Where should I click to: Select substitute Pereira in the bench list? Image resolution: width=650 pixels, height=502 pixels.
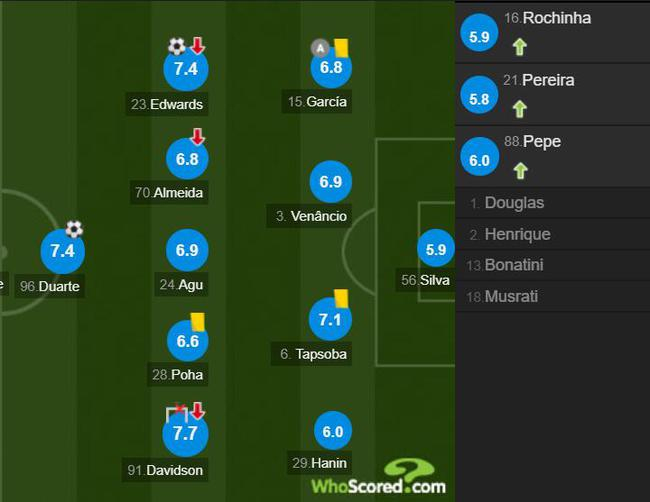(x=552, y=93)
